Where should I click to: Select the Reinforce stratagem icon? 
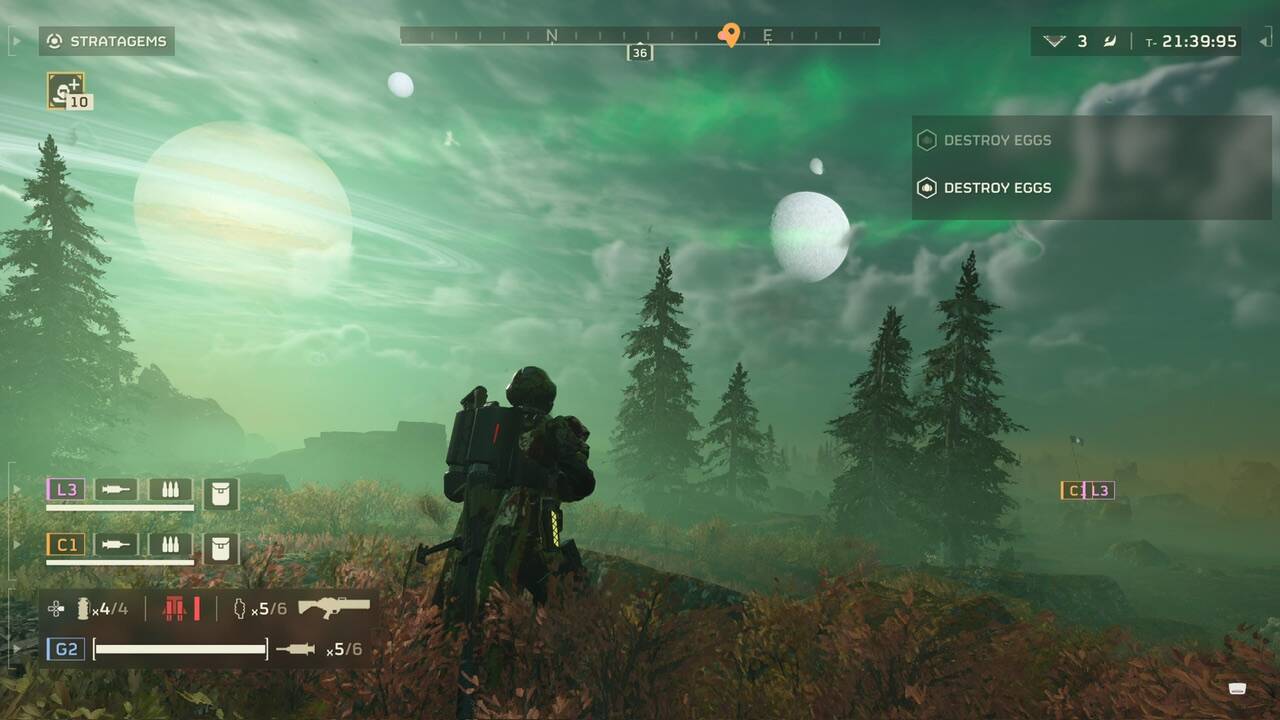tap(66, 90)
